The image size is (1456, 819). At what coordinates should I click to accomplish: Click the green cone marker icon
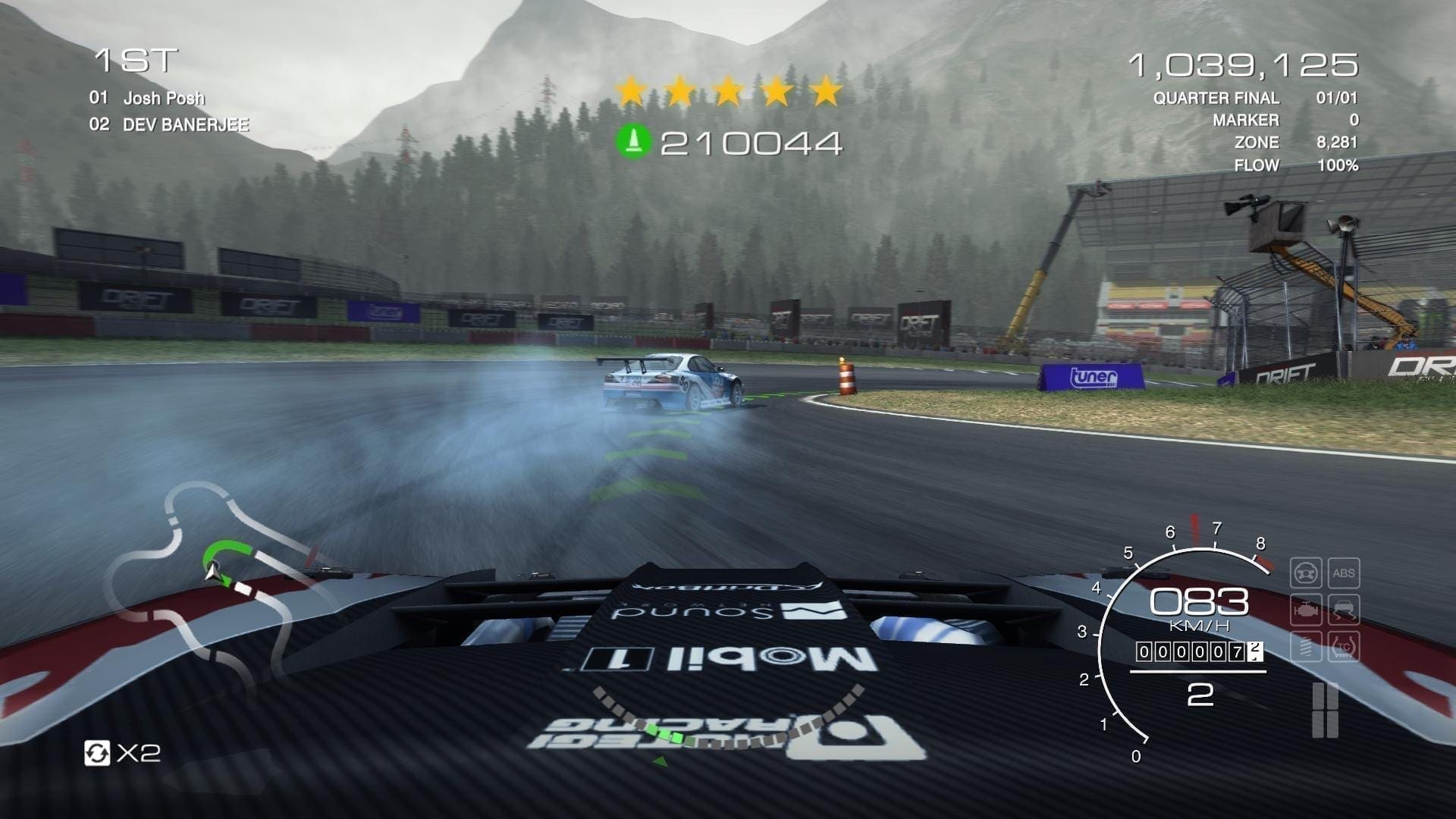click(633, 142)
